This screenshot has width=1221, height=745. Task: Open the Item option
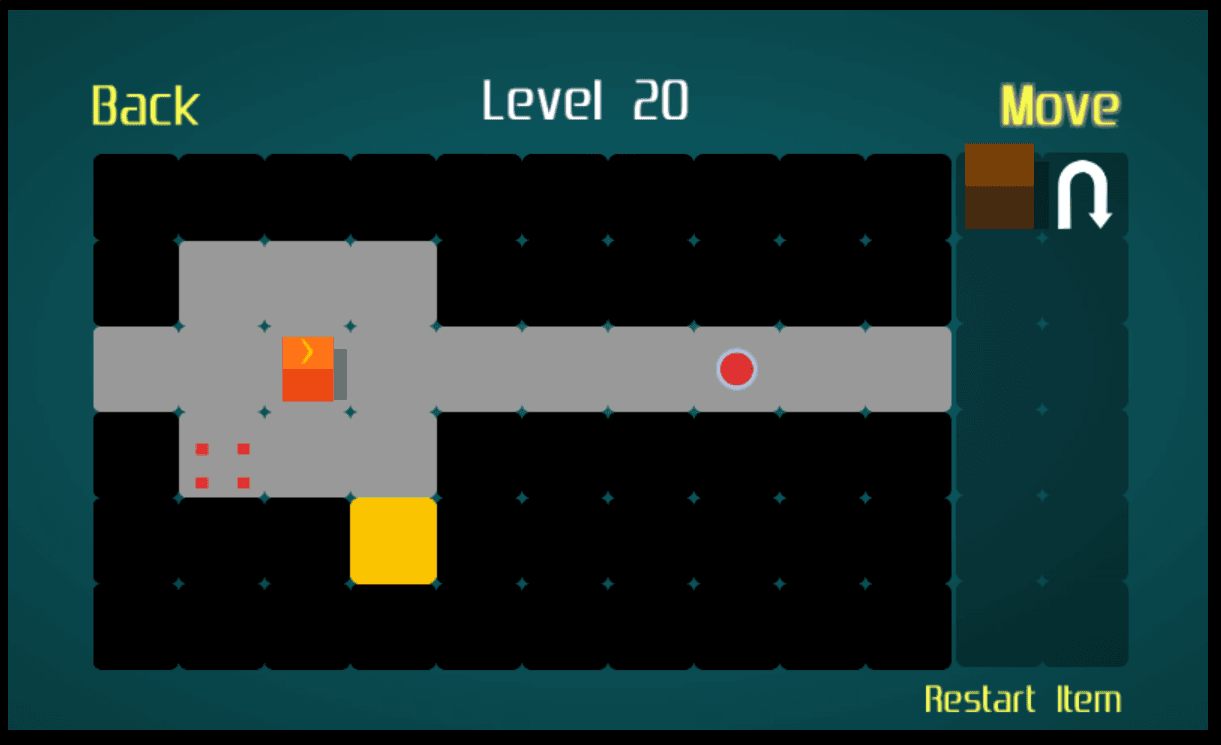pyautogui.click(x=1088, y=699)
